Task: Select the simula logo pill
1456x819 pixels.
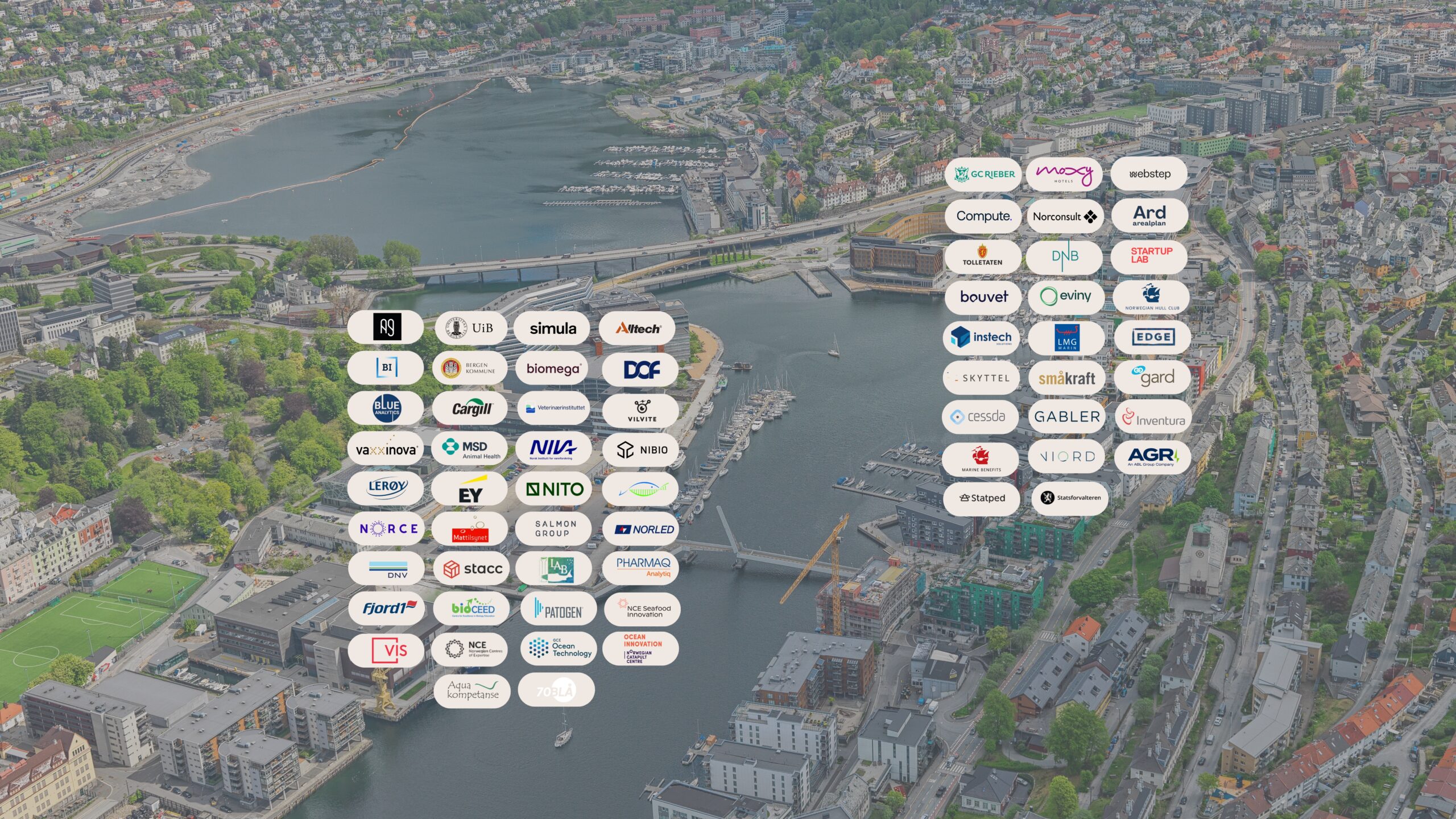Action: pos(552,328)
